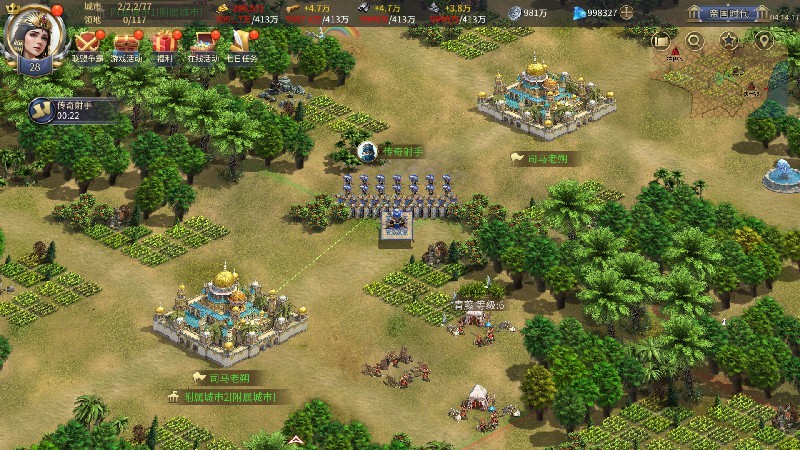Open the star favorites list
Image resolution: width=800 pixels, height=450 pixels.
pos(729,40)
